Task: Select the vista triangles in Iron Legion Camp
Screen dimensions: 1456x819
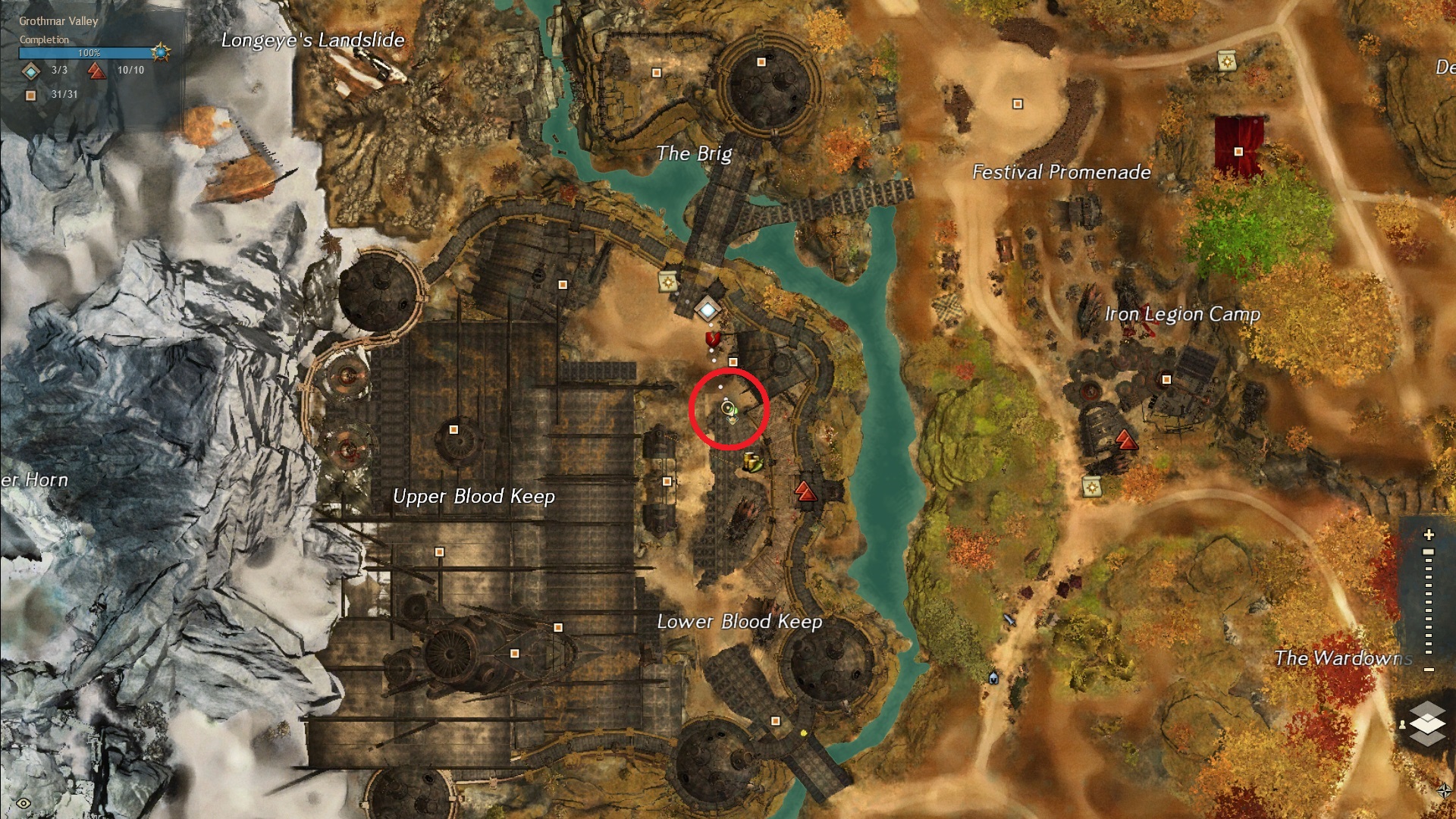Action: (1126, 440)
